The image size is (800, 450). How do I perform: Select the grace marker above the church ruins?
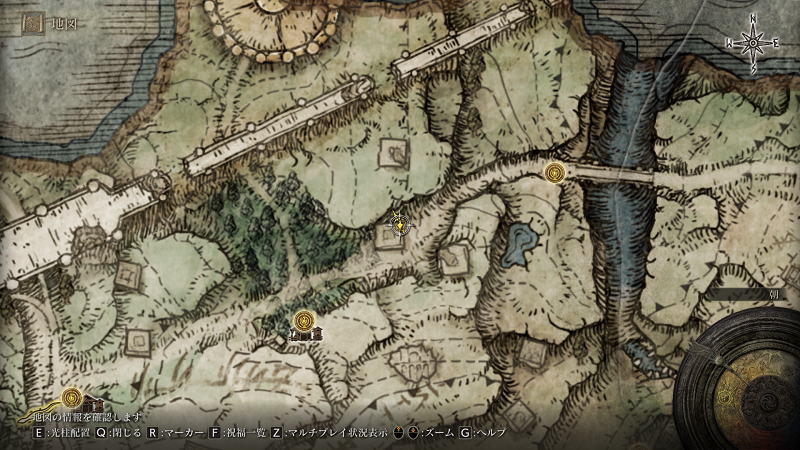pyautogui.click(x=304, y=320)
